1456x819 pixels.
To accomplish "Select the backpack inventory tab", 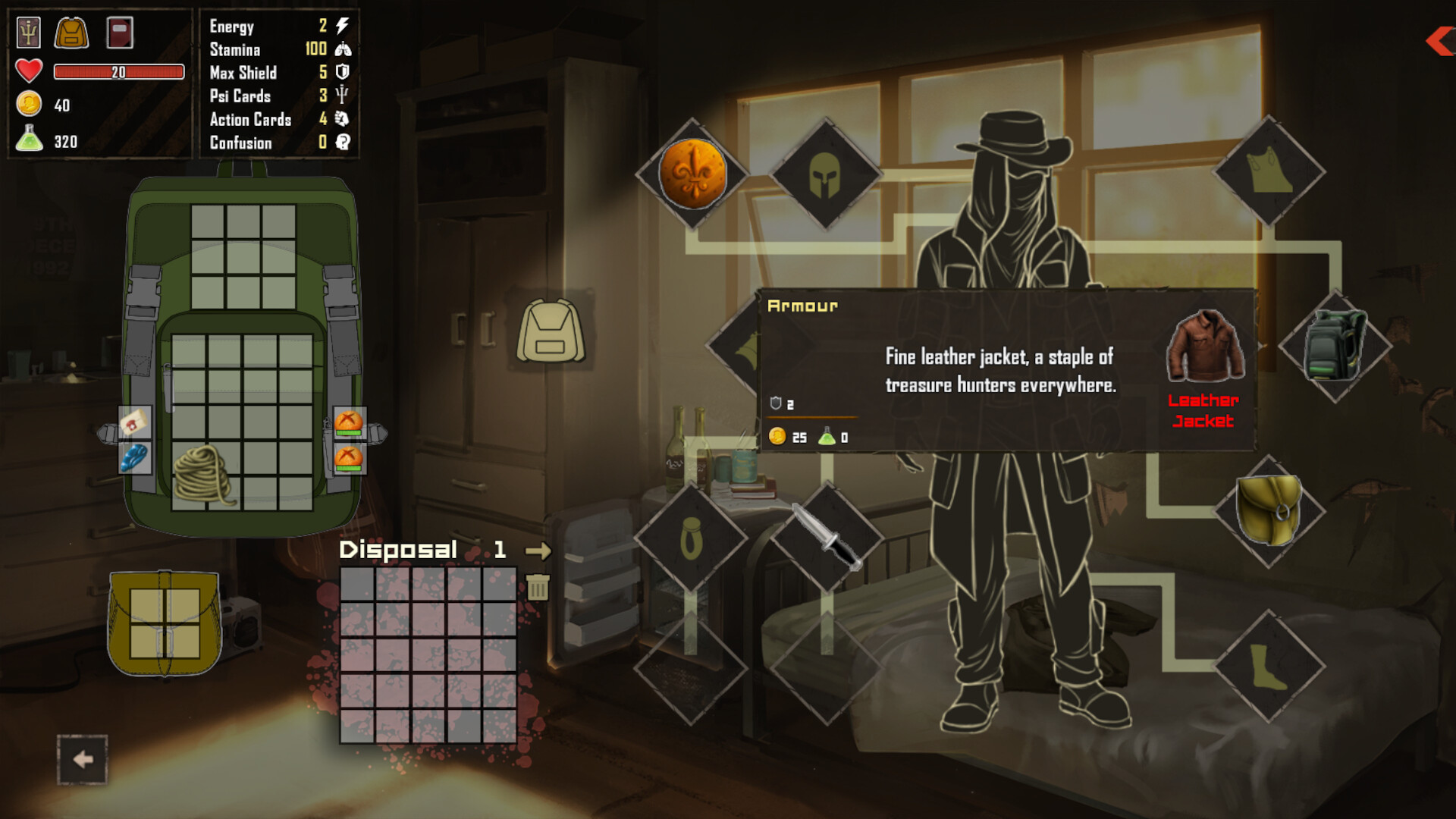I will (71, 31).
